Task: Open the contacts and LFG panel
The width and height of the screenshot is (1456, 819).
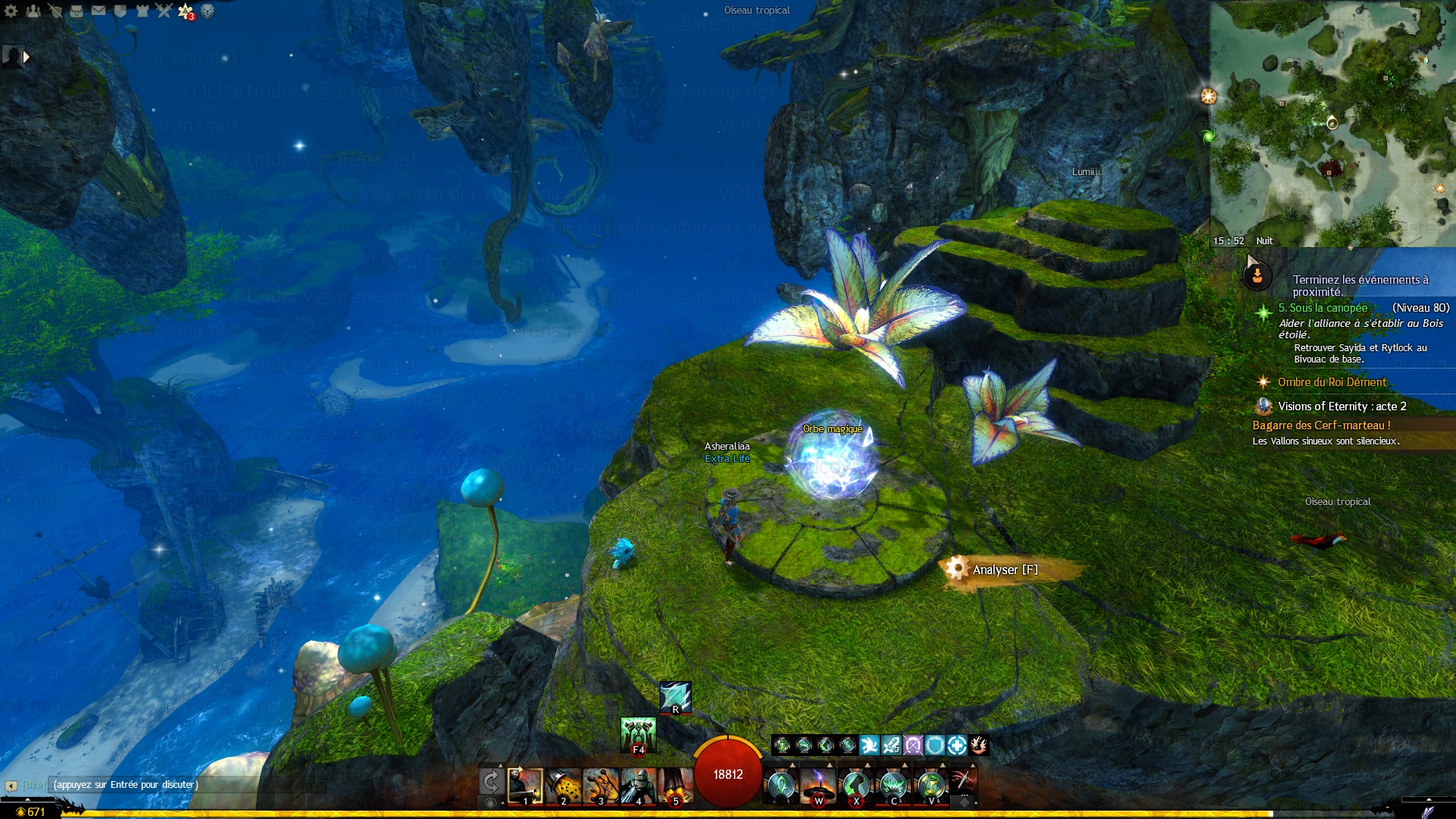Action: [x=33, y=11]
